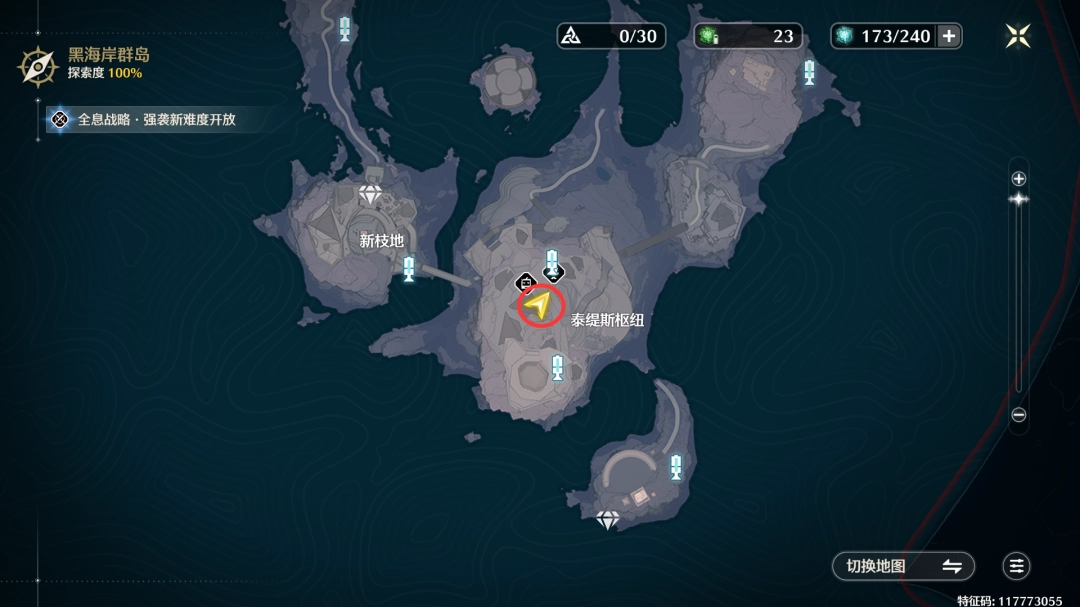Show the 0/30 triangle counter details
The image size is (1080, 607).
(610, 36)
